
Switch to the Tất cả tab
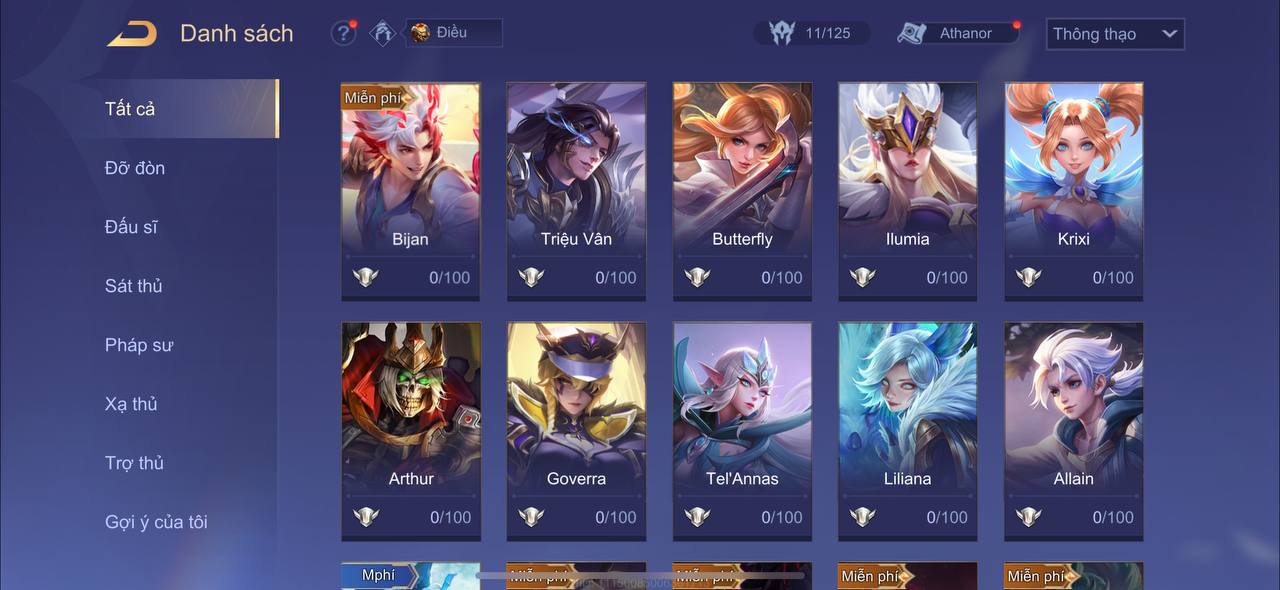tap(131, 109)
